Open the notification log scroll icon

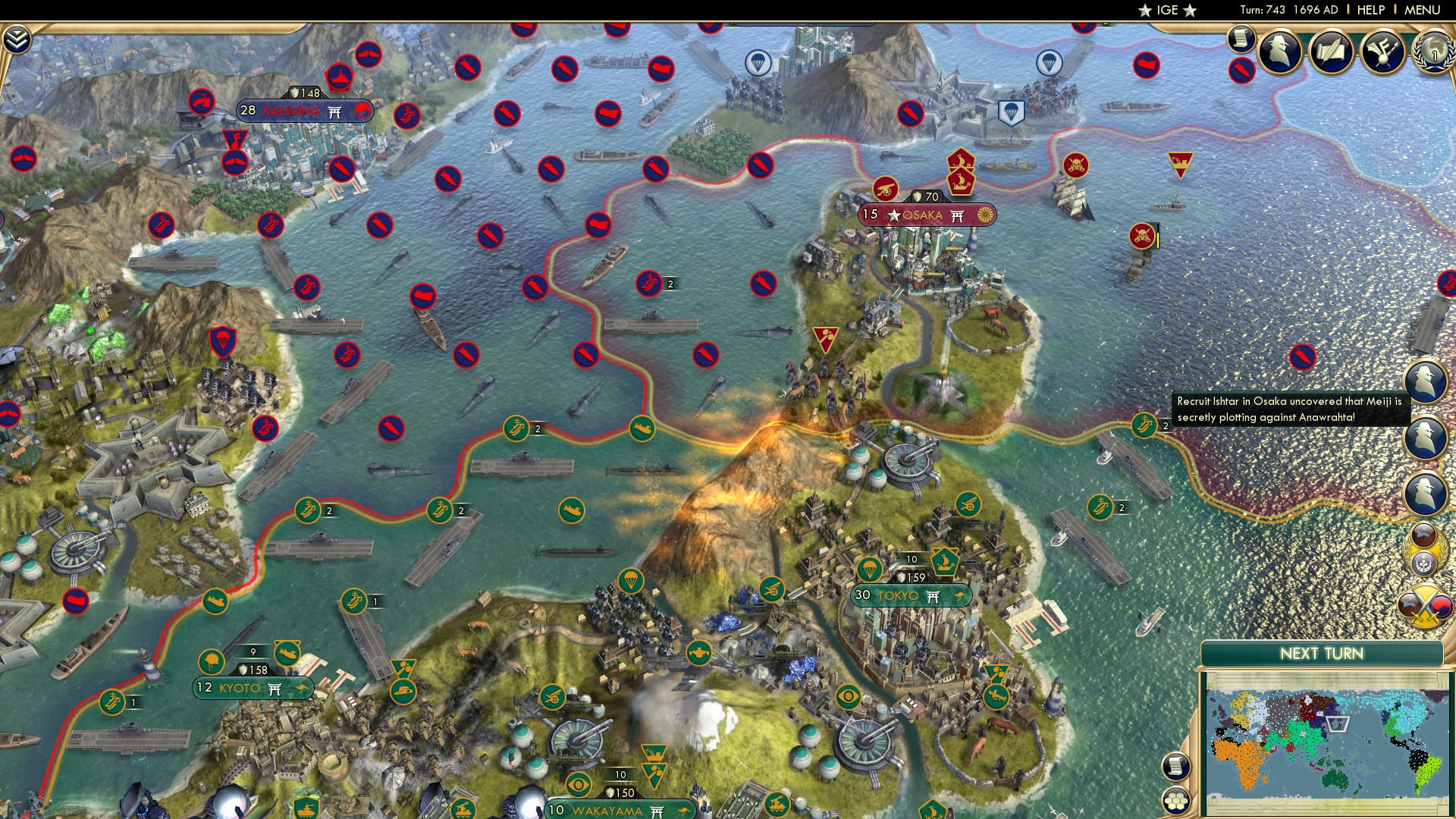[1242, 39]
